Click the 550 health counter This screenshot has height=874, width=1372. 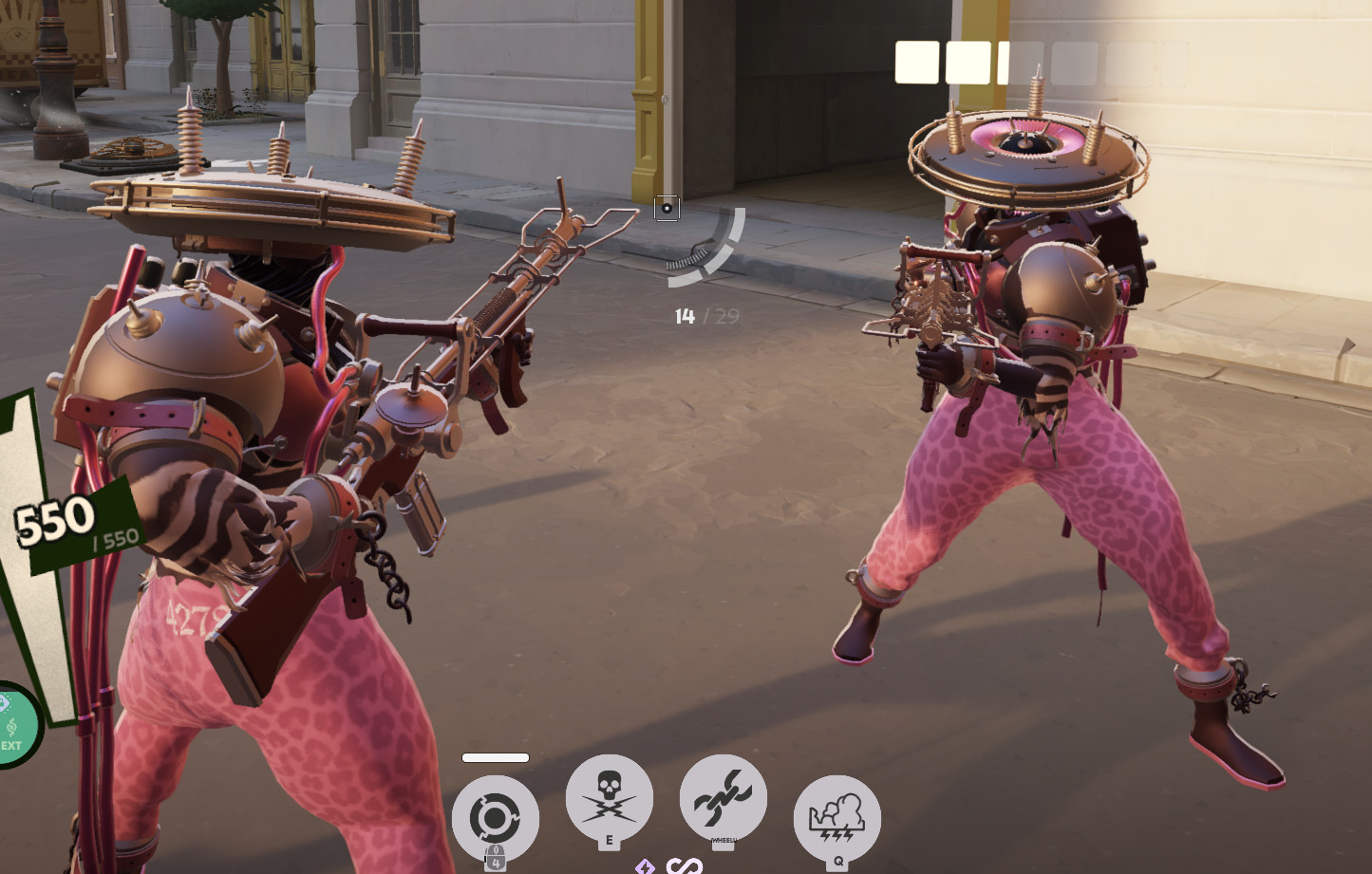coord(54,518)
